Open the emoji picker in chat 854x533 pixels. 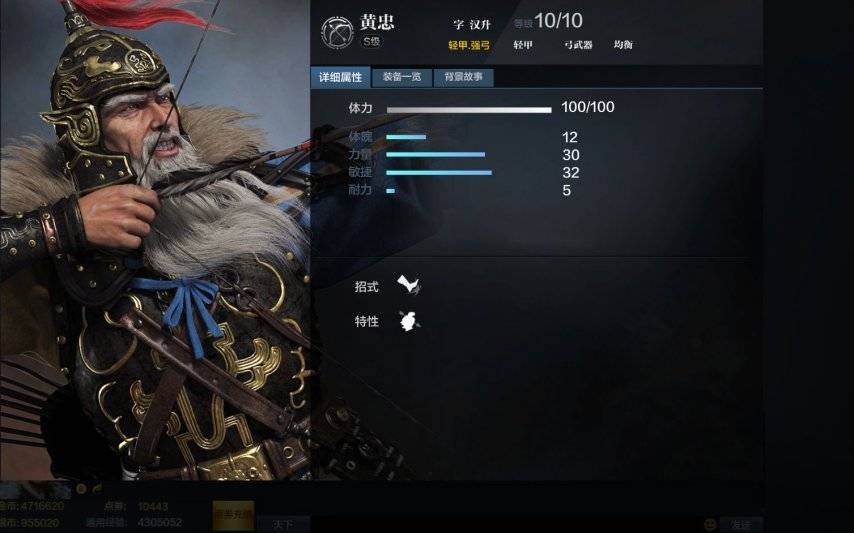[710, 523]
